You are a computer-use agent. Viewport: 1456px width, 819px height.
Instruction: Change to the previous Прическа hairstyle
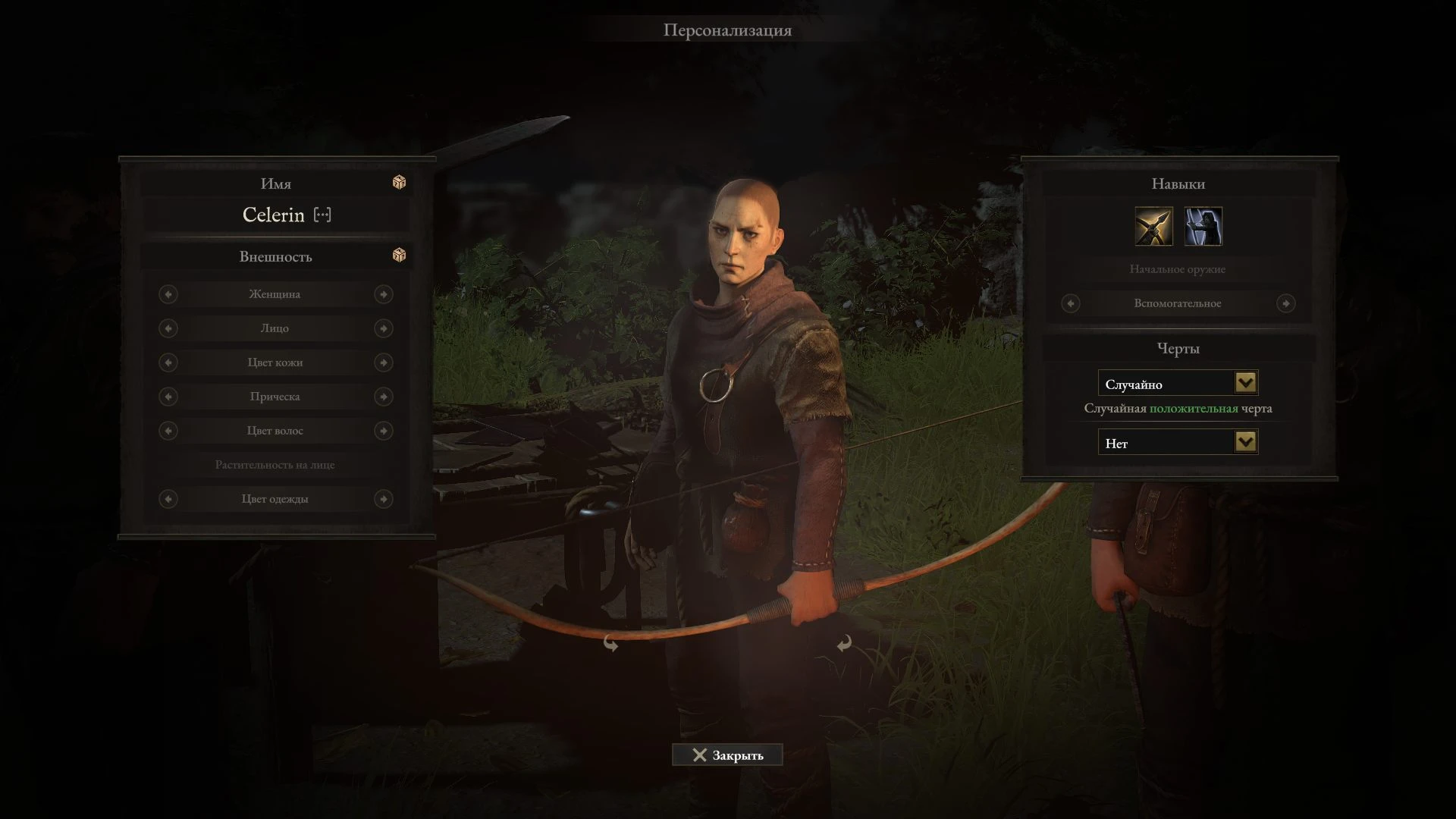[168, 397]
